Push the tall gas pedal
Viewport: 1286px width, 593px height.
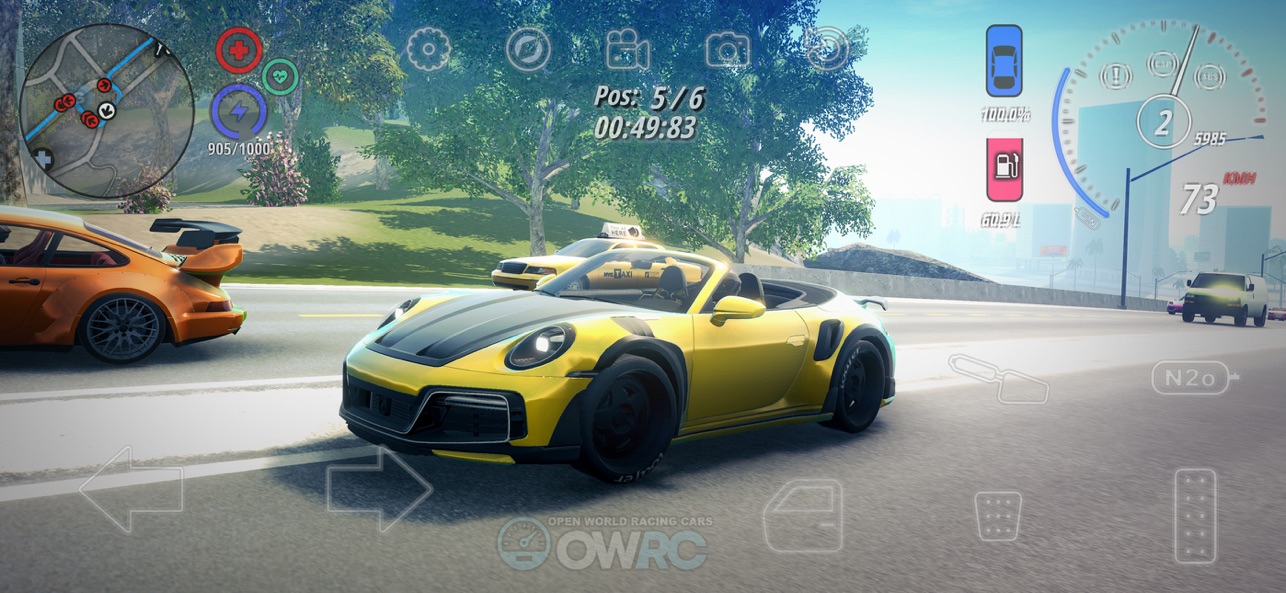coord(1195,516)
